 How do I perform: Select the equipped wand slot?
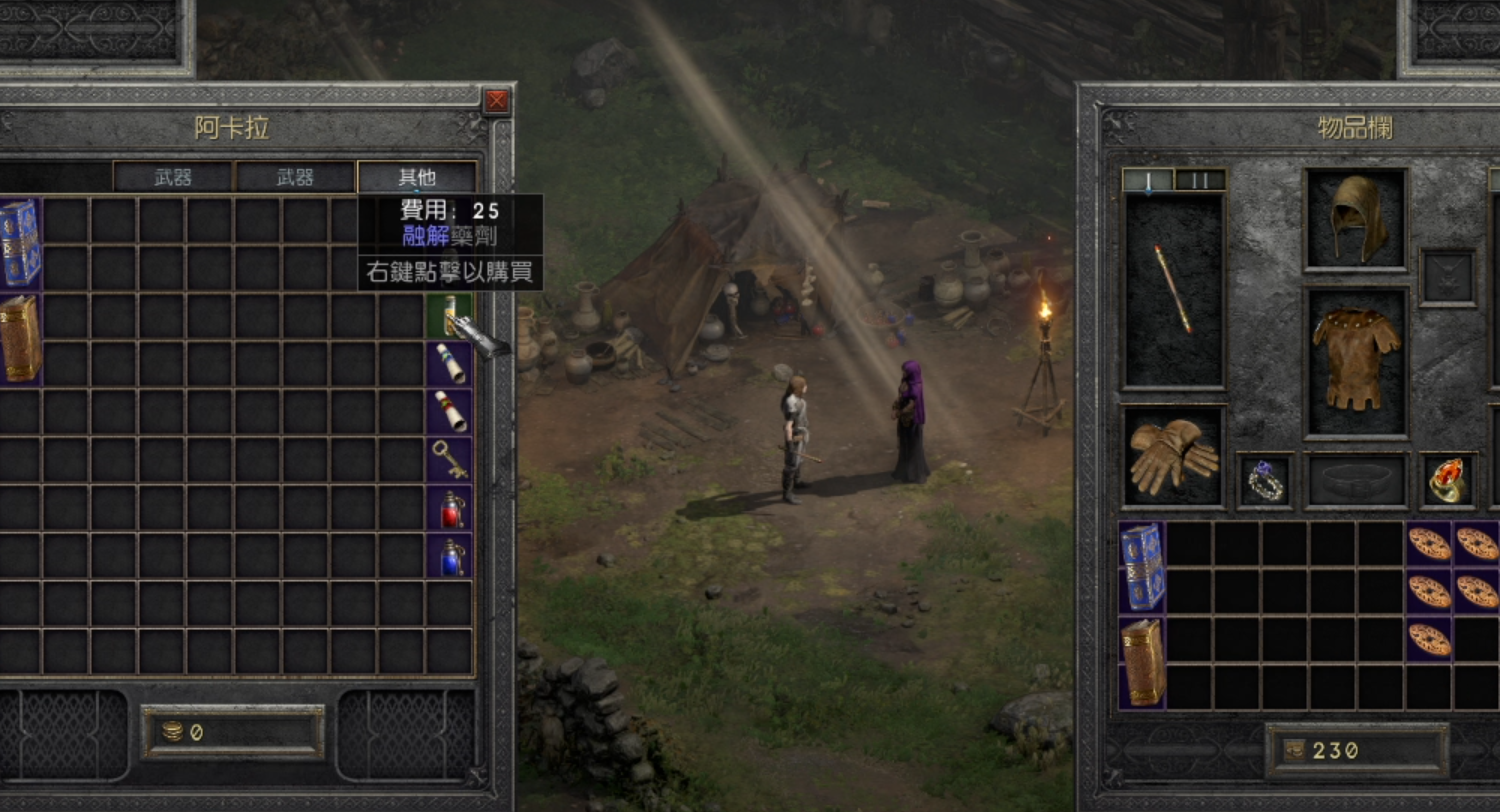click(1173, 288)
